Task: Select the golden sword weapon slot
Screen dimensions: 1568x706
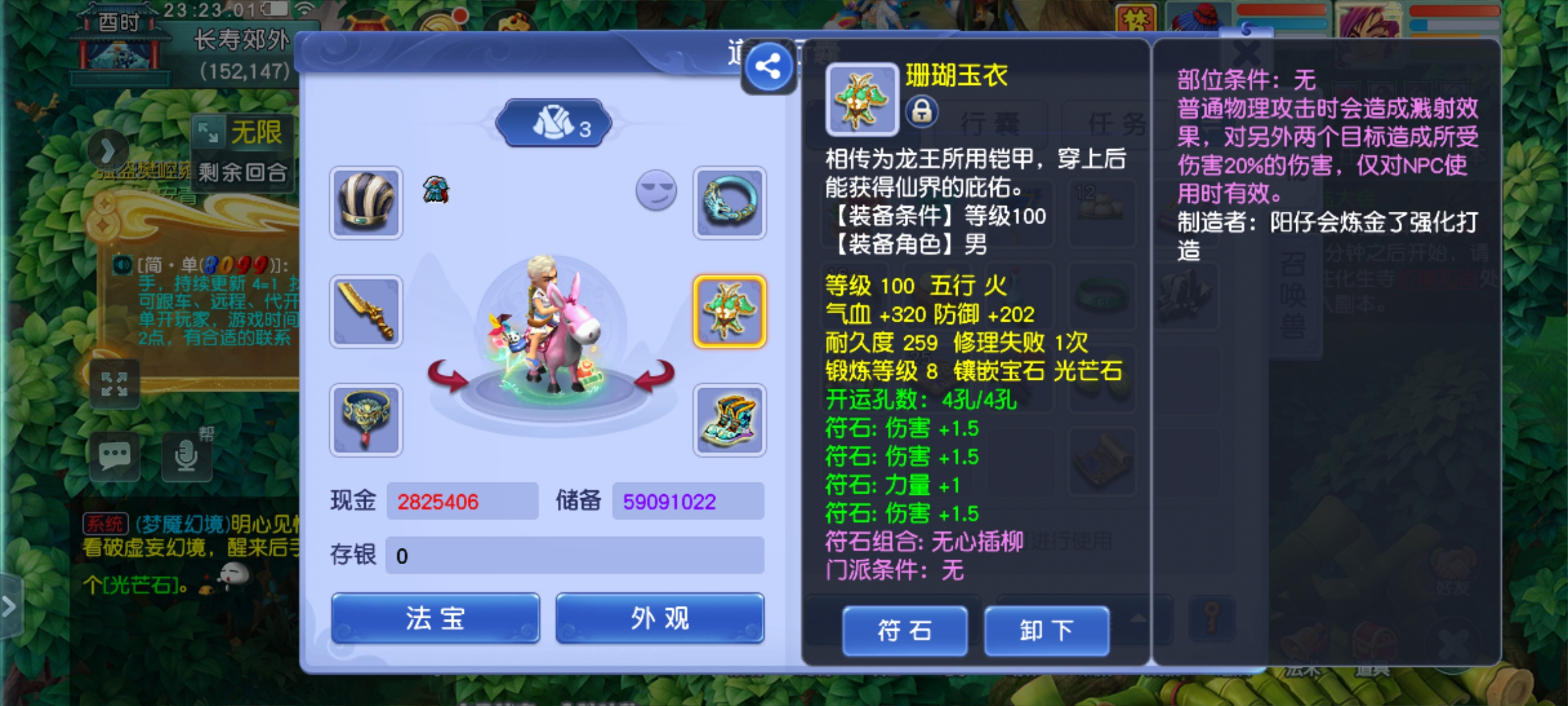Action: (x=365, y=311)
